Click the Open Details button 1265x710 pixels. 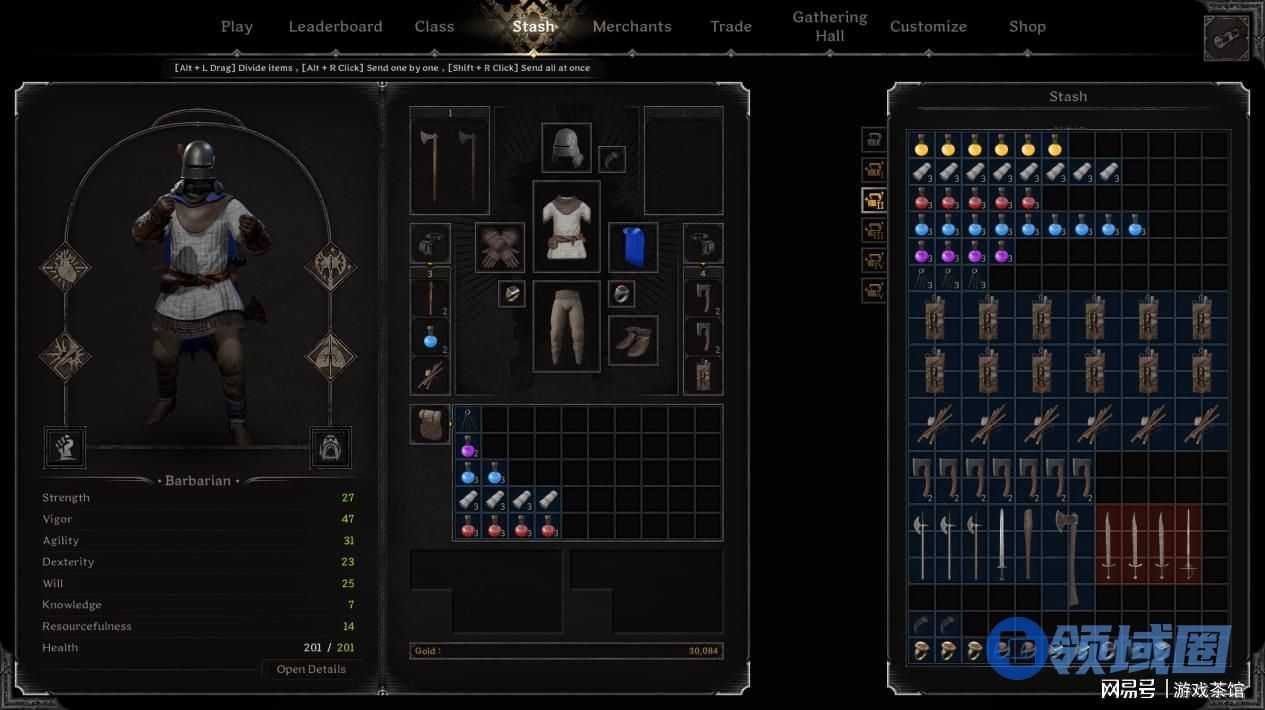coord(311,669)
